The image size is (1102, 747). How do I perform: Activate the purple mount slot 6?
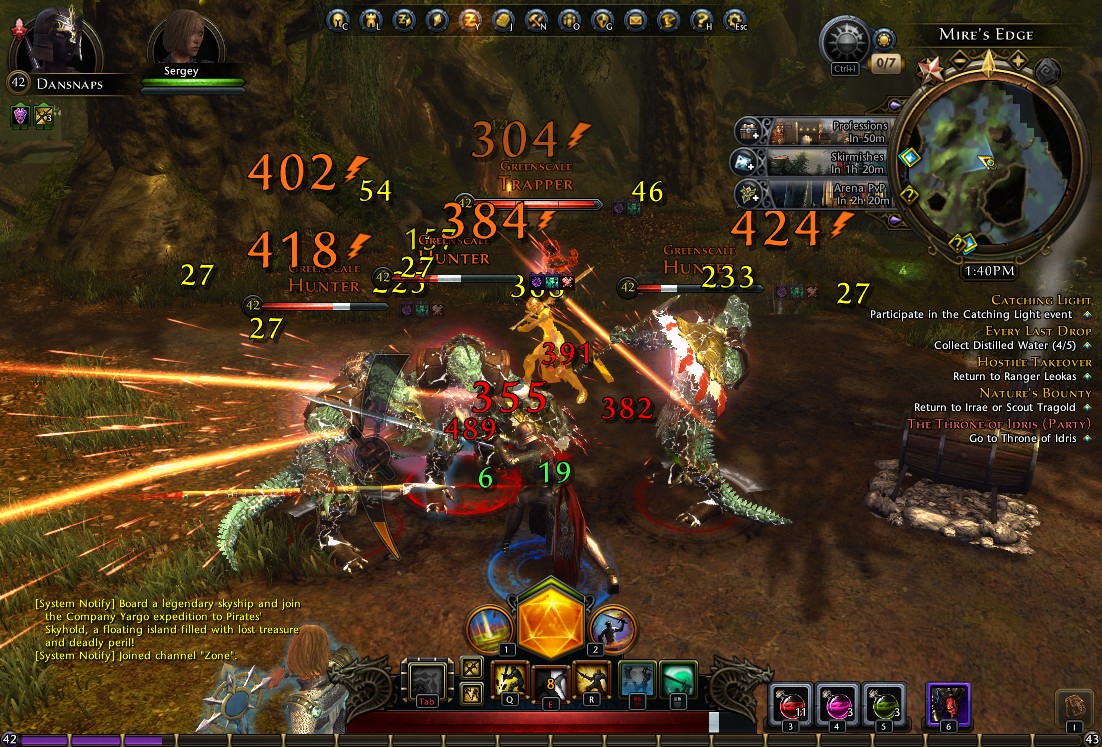pyautogui.click(x=946, y=704)
